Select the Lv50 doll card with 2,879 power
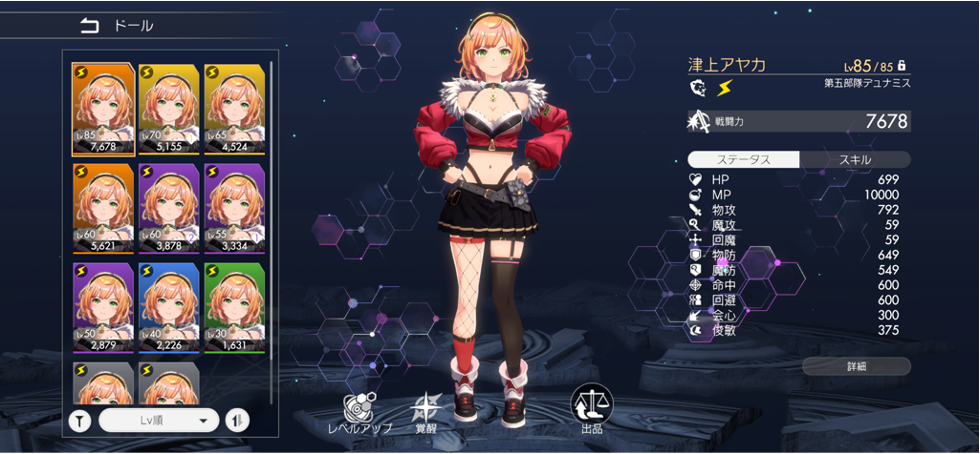The width and height of the screenshot is (980, 454). tap(103, 306)
